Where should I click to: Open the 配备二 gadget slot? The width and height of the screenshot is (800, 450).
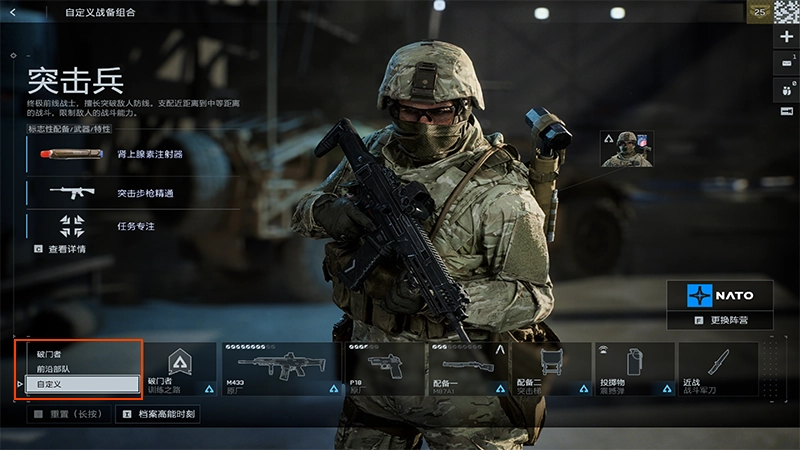point(551,368)
